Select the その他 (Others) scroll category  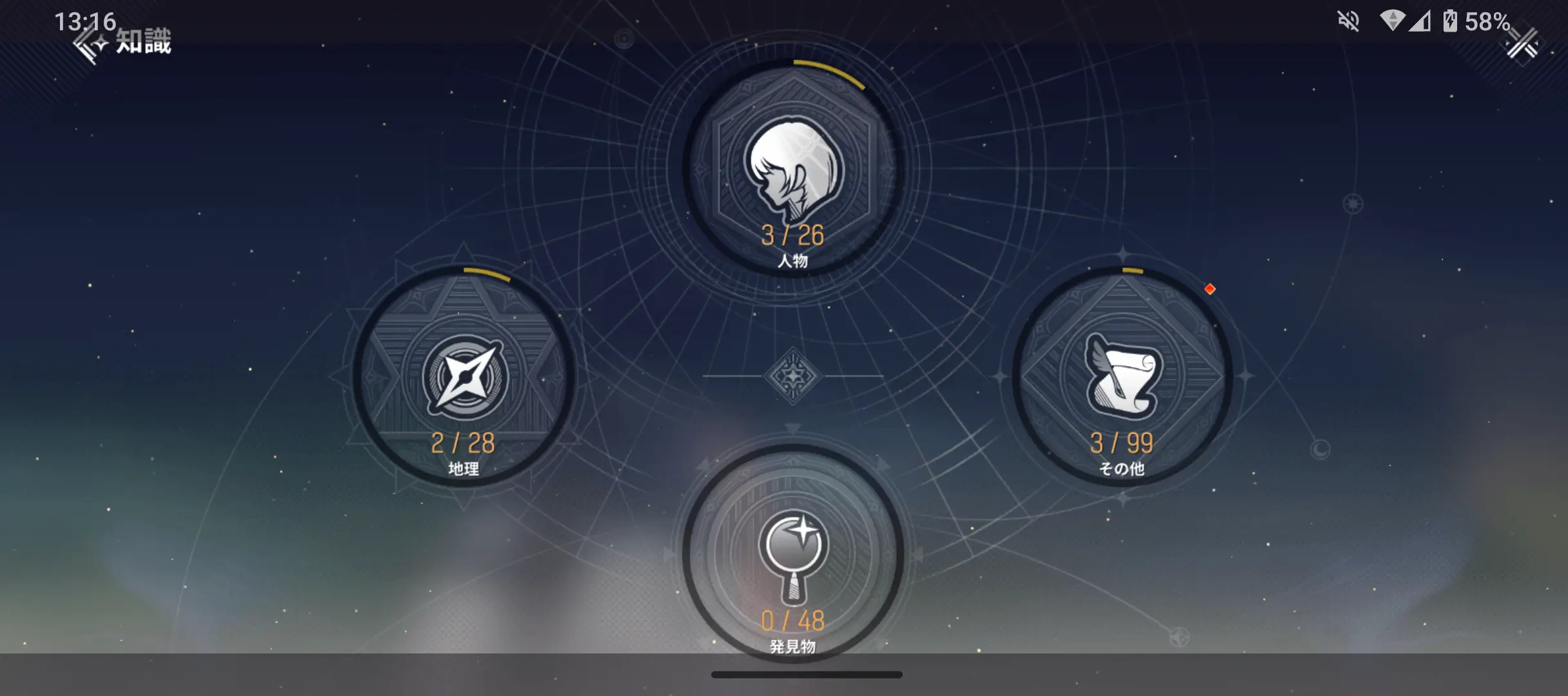[x=1122, y=377]
